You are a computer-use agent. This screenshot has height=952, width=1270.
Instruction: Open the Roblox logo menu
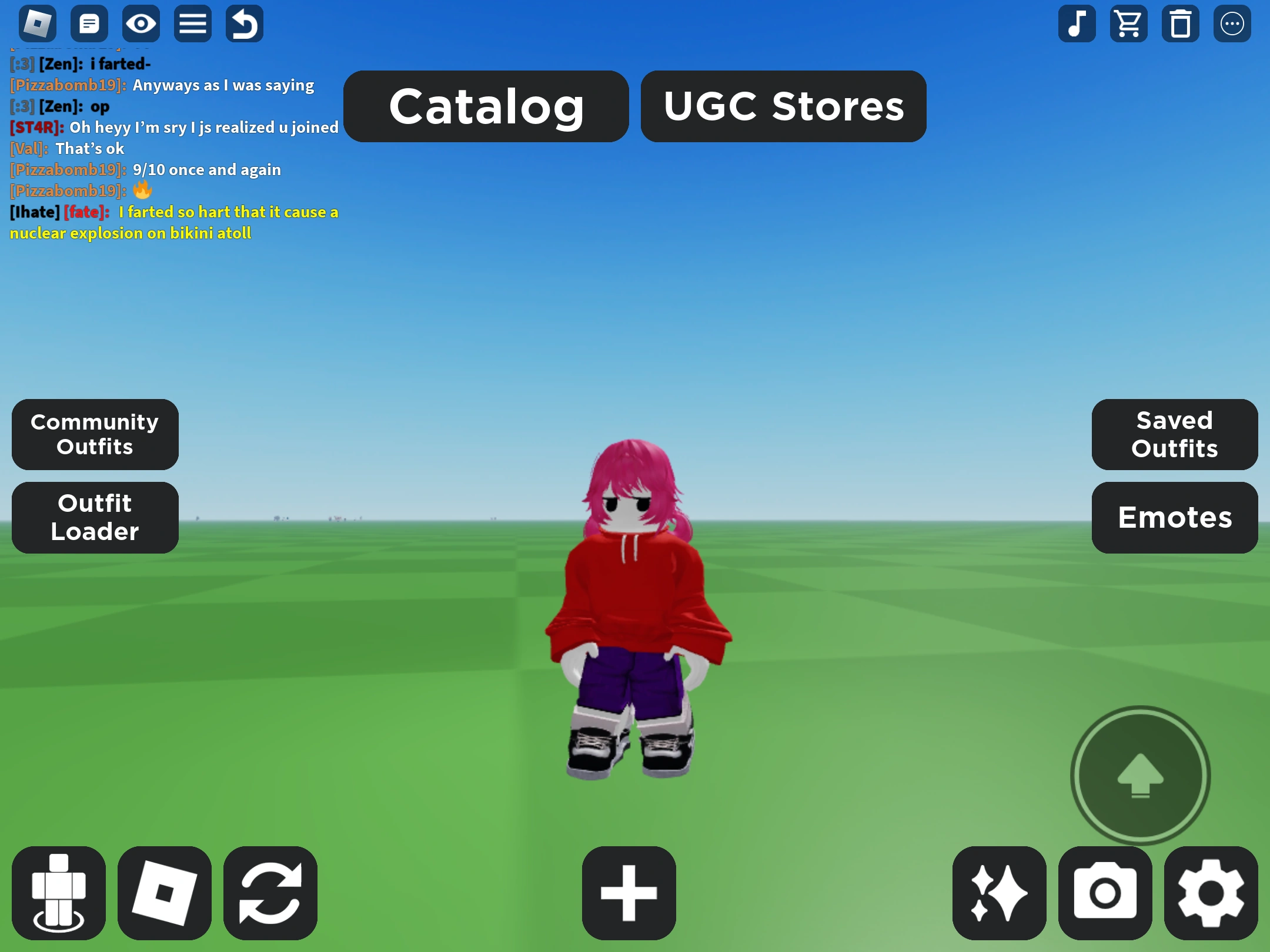point(38,24)
